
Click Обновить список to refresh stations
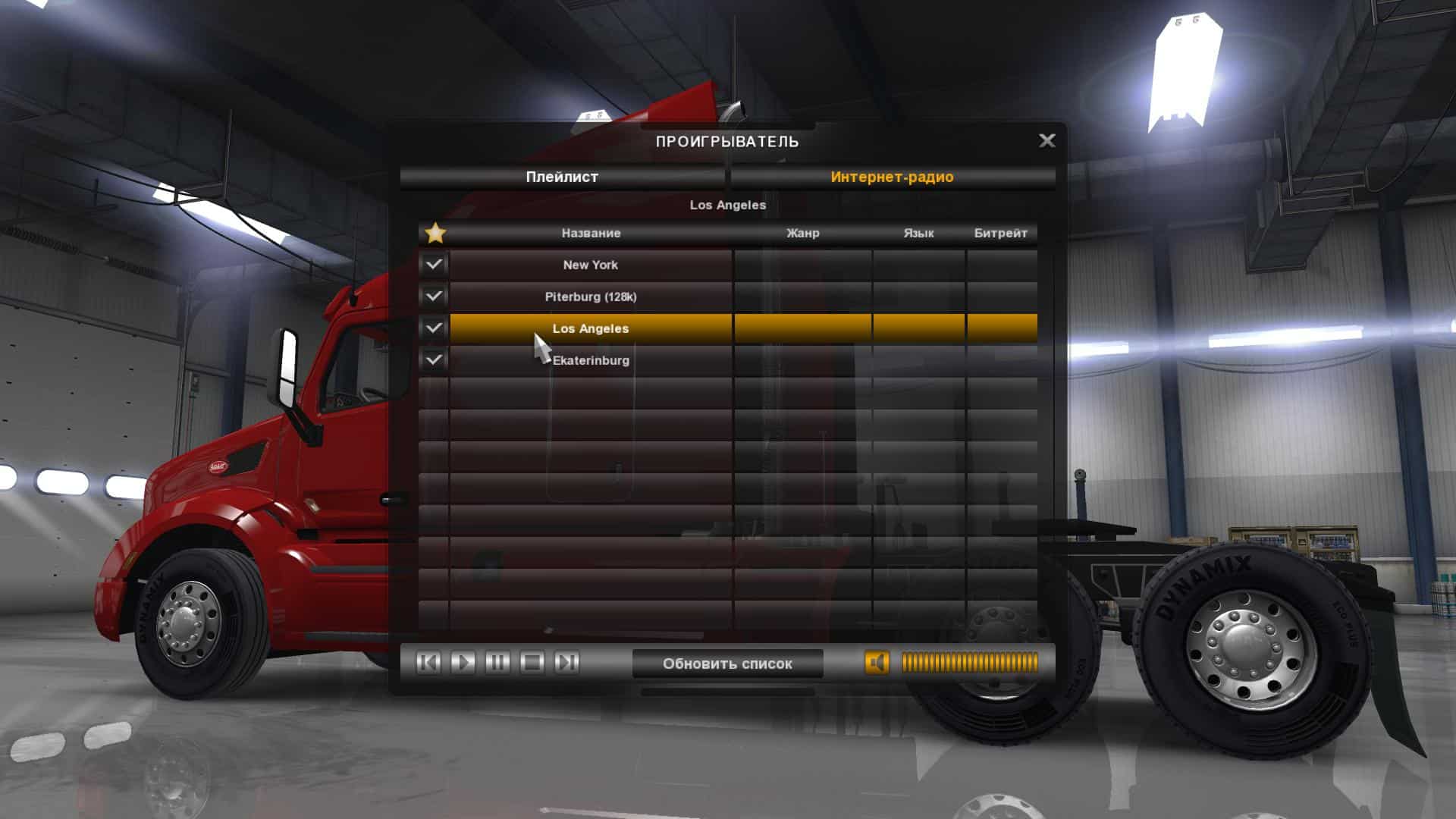pyautogui.click(x=727, y=664)
